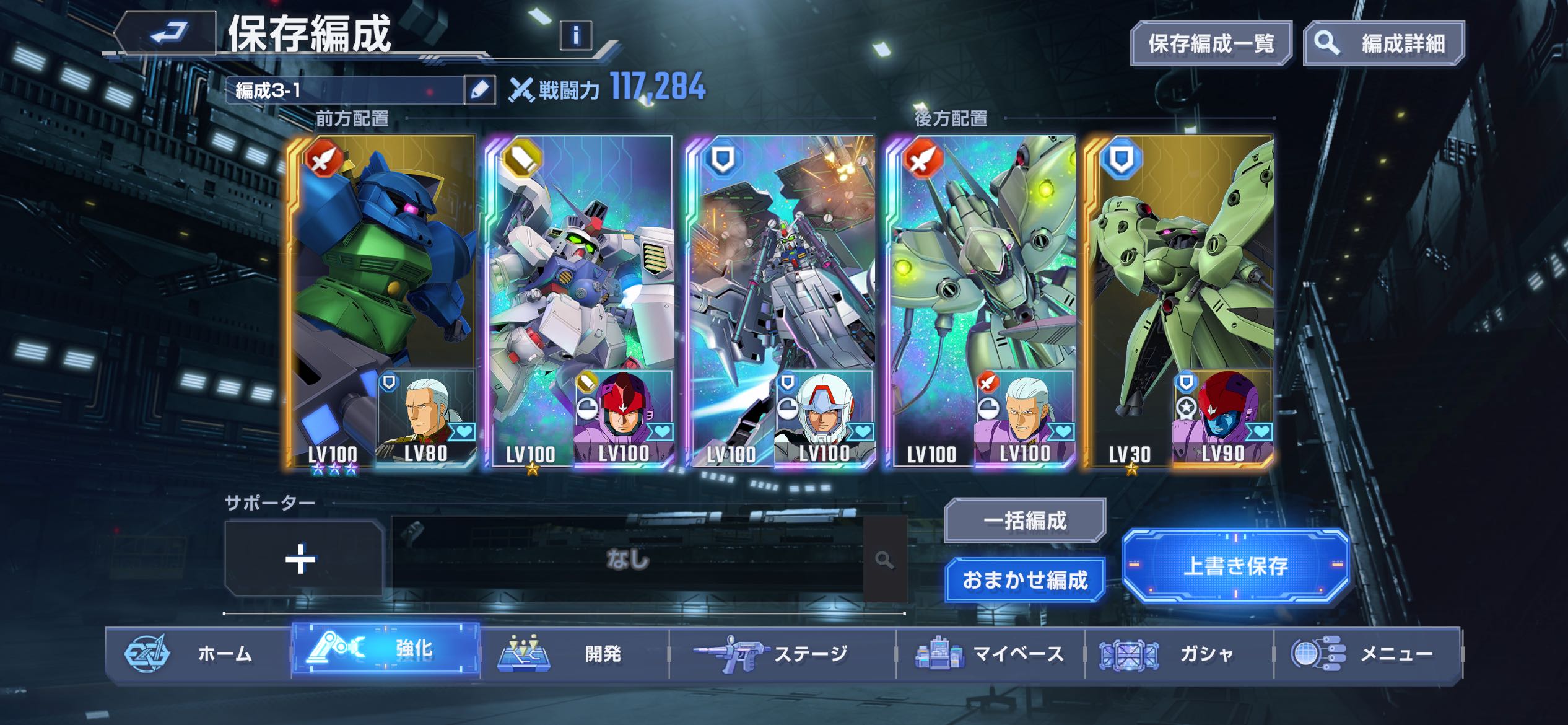Open the ガシャ gacha tab
The width and height of the screenshot is (1568, 725).
coord(1178,653)
